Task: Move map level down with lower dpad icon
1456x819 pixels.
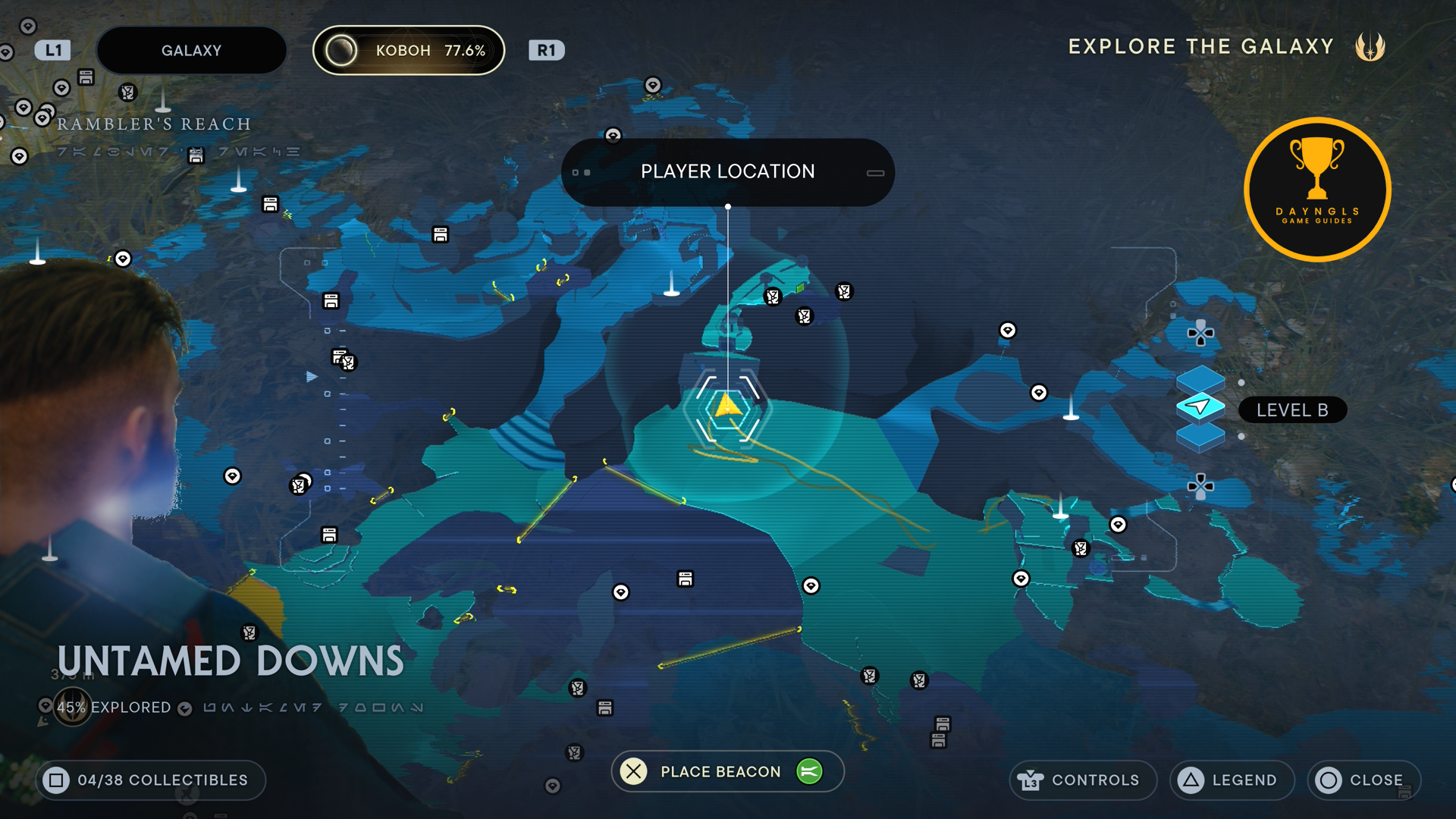Action: (1200, 486)
